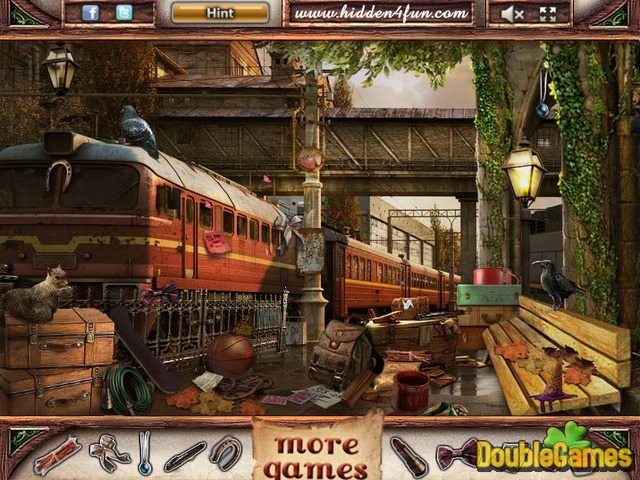Toggle the sound mute speaker icon

pyautogui.click(x=514, y=14)
